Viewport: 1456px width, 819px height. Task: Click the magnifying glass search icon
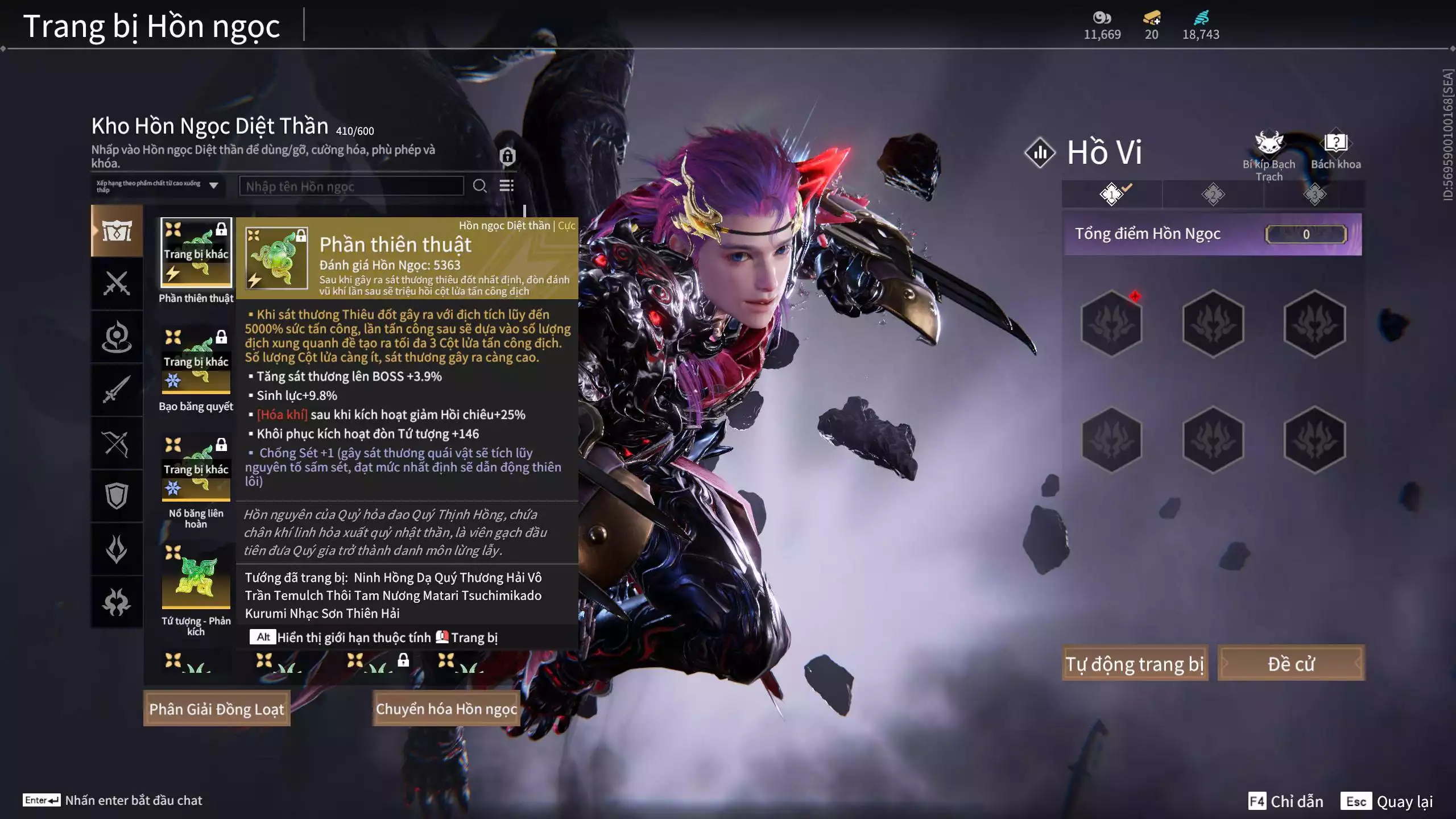point(479,186)
